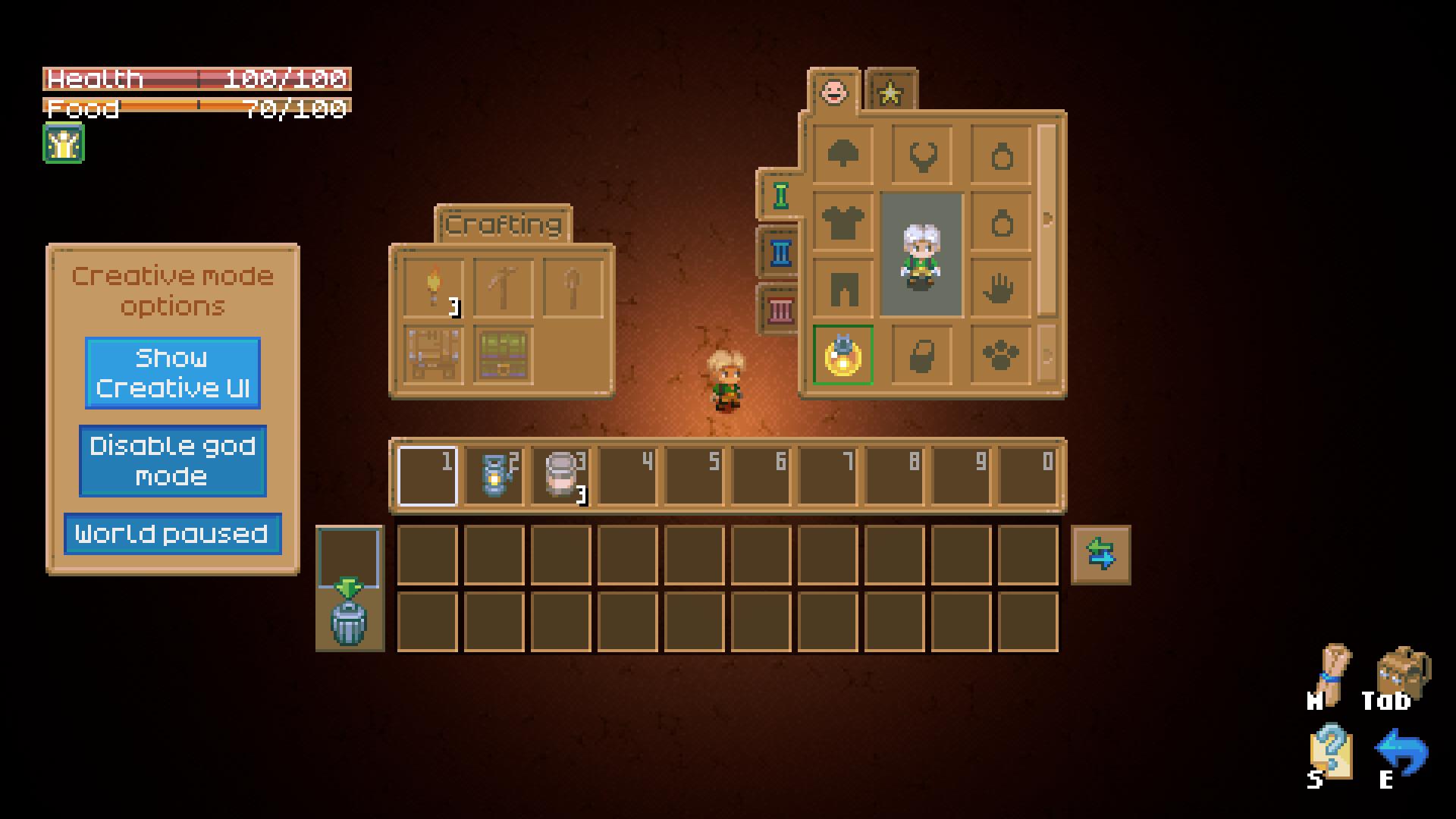Choose the workbench crafting recipe
This screenshot has width=1456, height=819.
coord(433,355)
